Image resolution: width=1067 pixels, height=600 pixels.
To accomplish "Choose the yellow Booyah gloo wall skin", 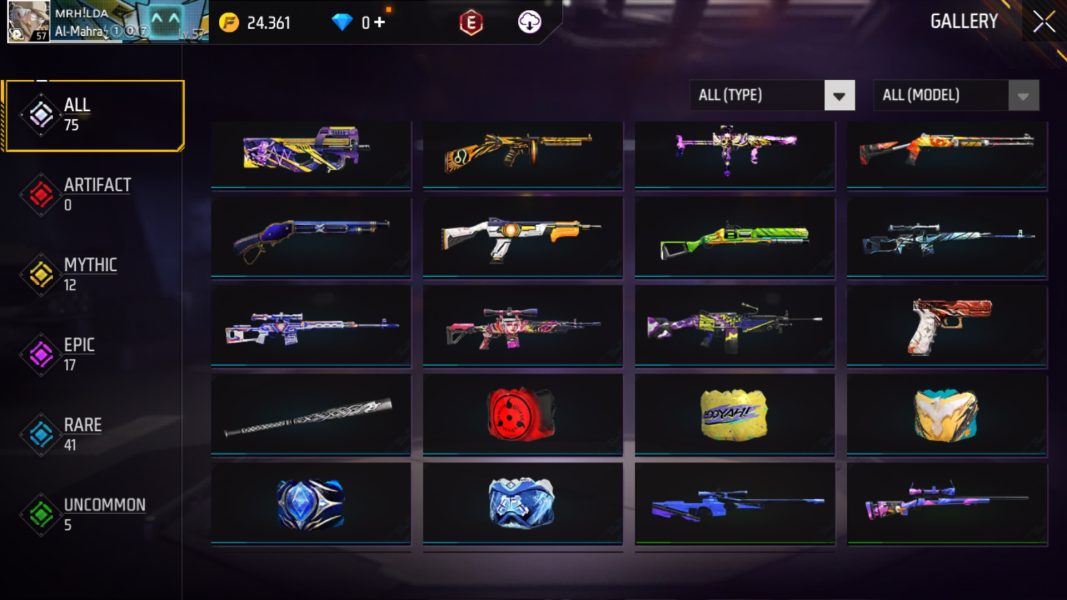I will coord(734,412).
